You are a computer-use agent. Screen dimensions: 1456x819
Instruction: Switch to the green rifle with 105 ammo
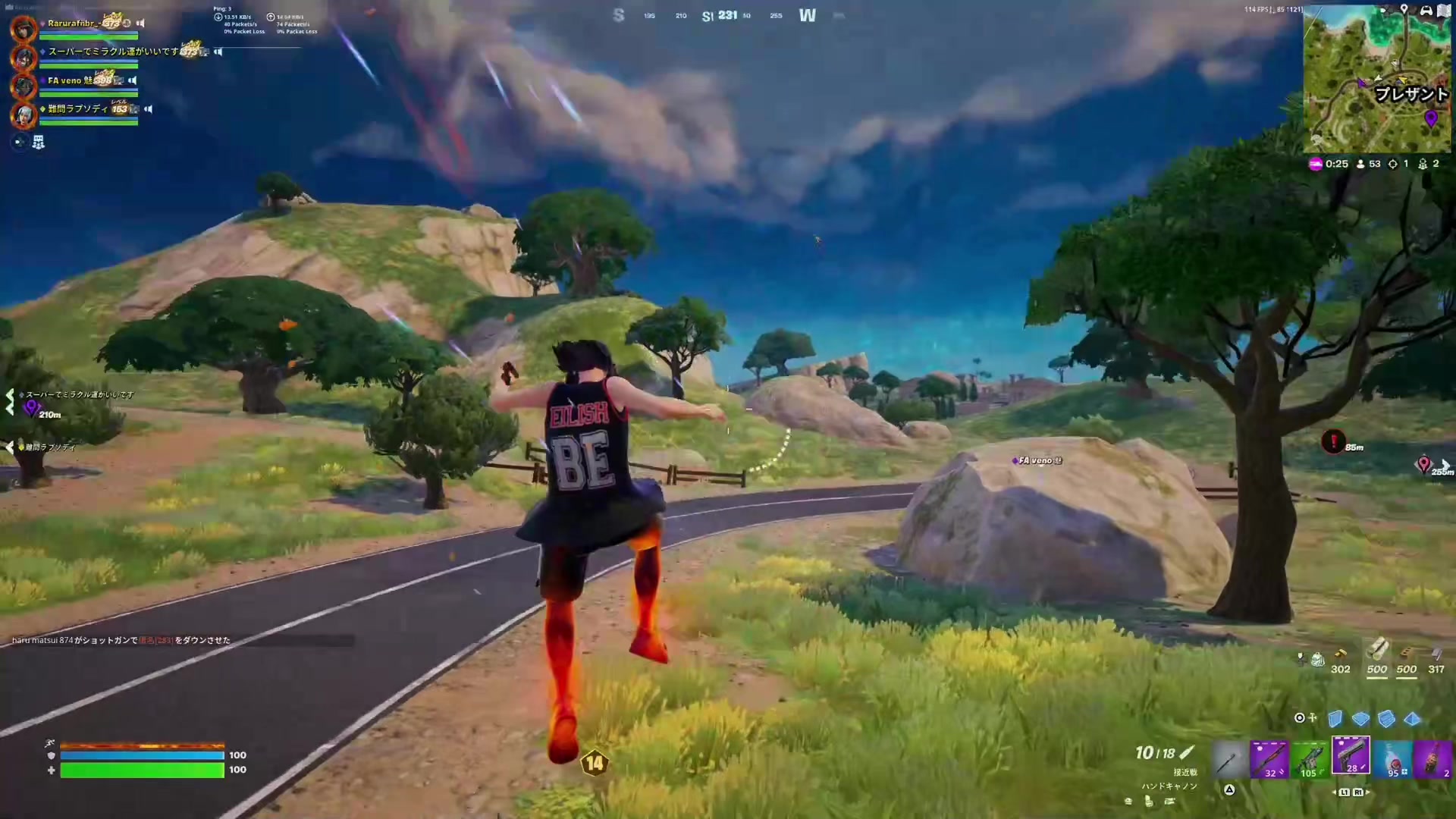coord(1310,759)
